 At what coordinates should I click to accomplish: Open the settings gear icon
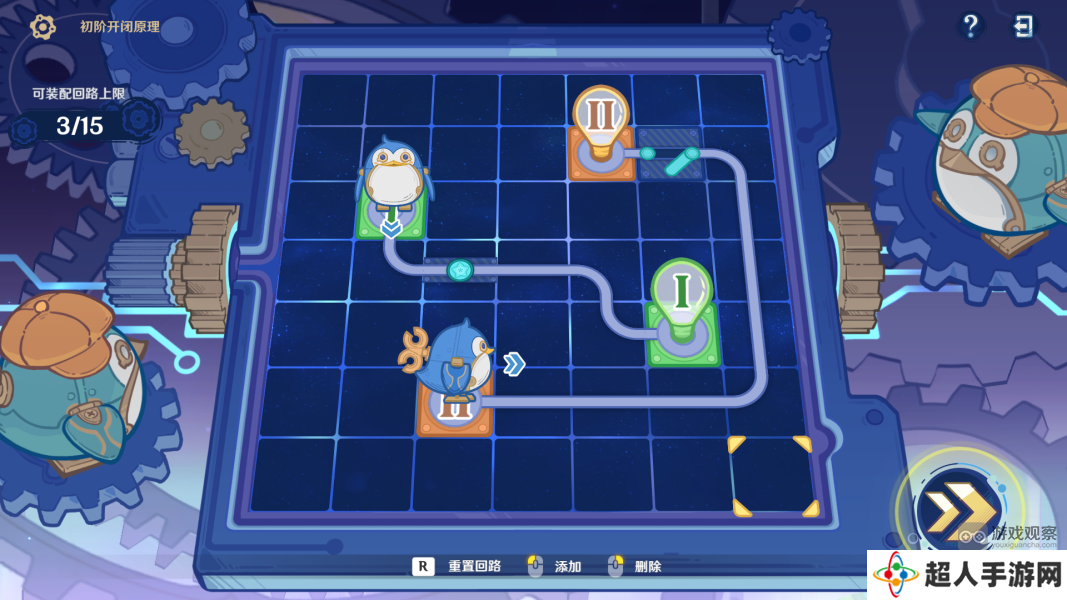pos(43,27)
